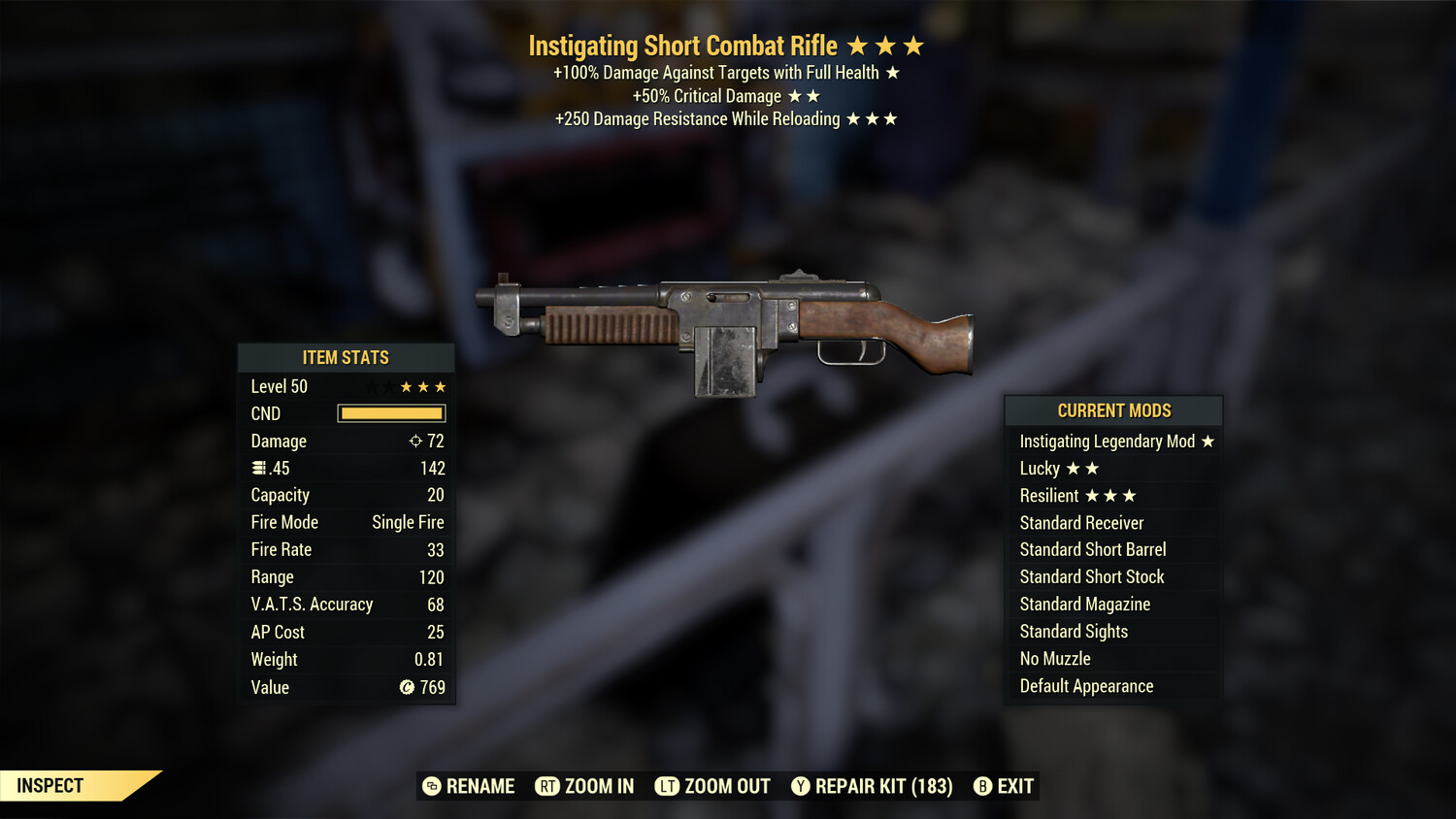Click the B Exit button icon

point(981,786)
